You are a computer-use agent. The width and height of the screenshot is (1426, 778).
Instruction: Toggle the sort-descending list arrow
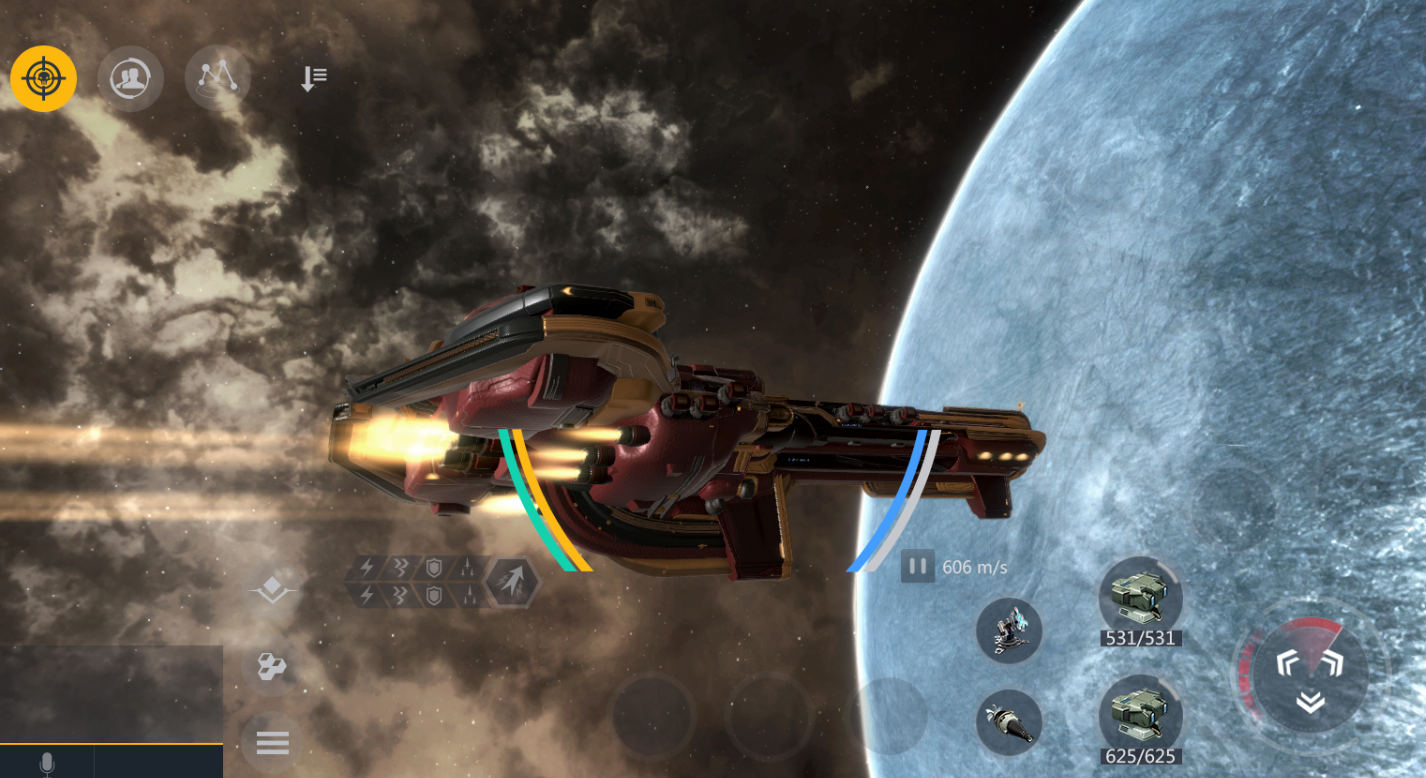[x=314, y=78]
